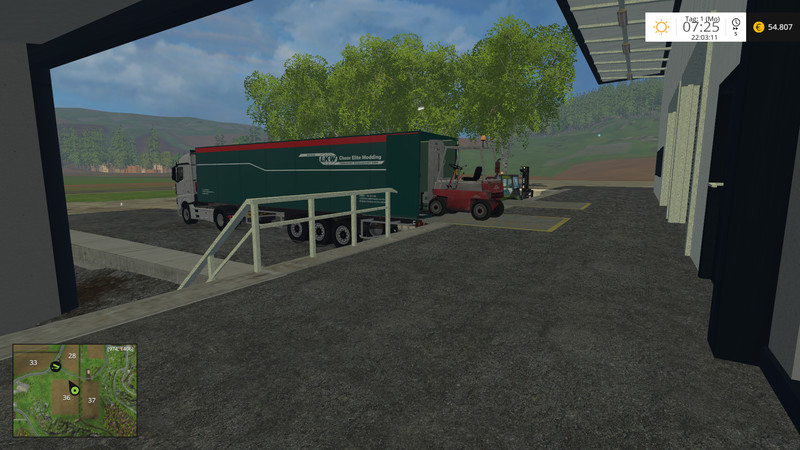
Task: Click field 33 on the minimap
Action: point(33,363)
